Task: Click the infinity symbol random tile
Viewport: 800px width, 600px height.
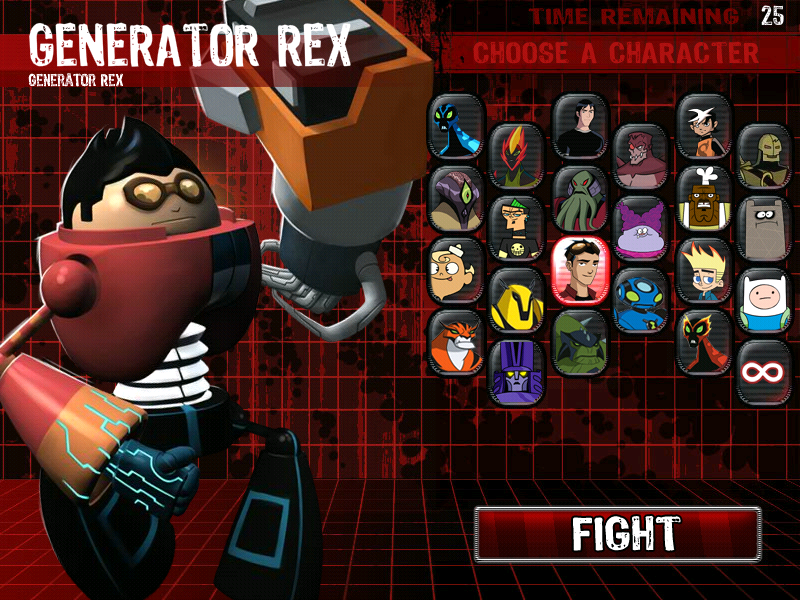Action: [x=765, y=372]
